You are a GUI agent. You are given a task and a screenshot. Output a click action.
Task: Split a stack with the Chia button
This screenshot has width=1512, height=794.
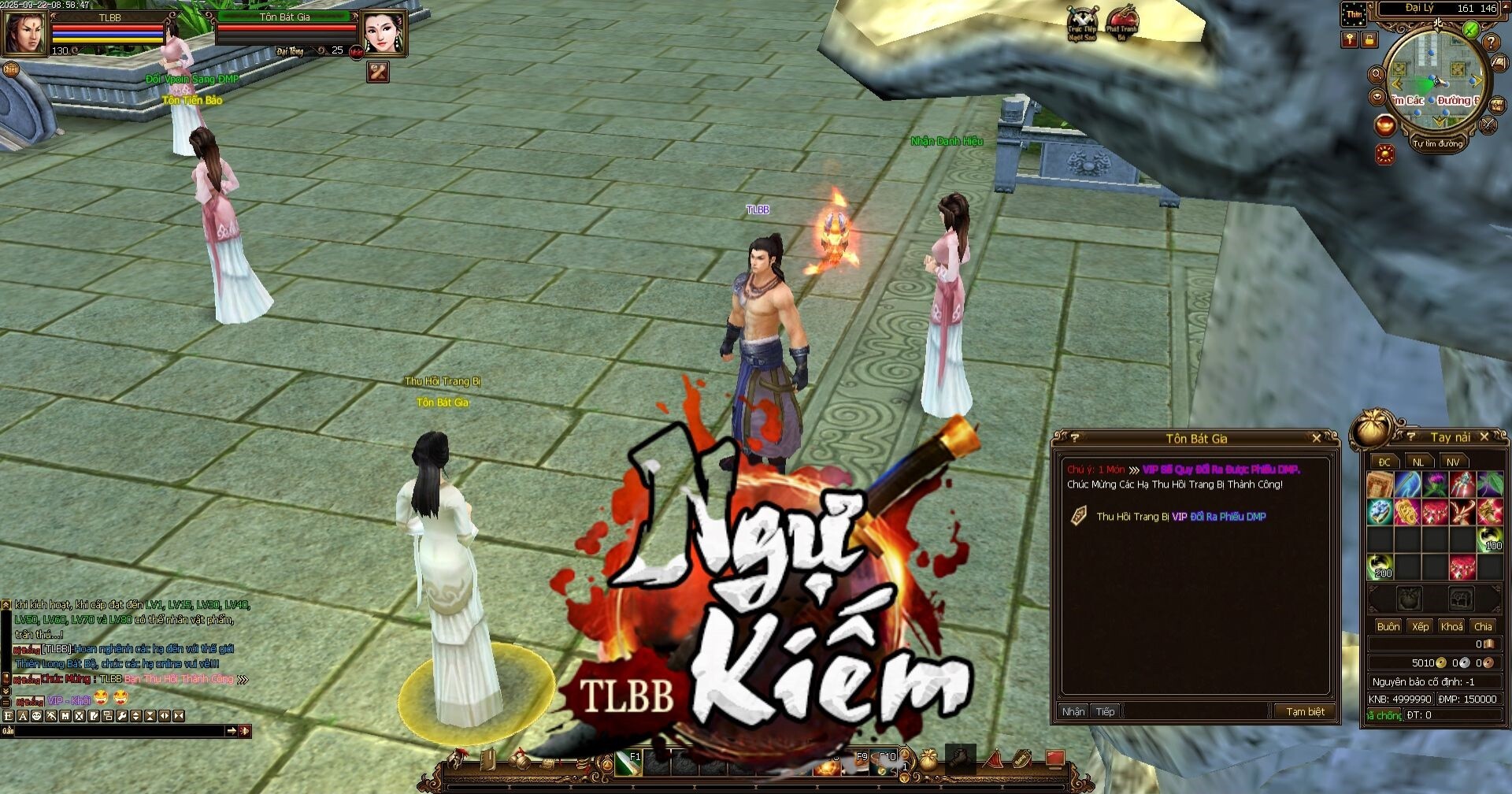(1484, 626)
